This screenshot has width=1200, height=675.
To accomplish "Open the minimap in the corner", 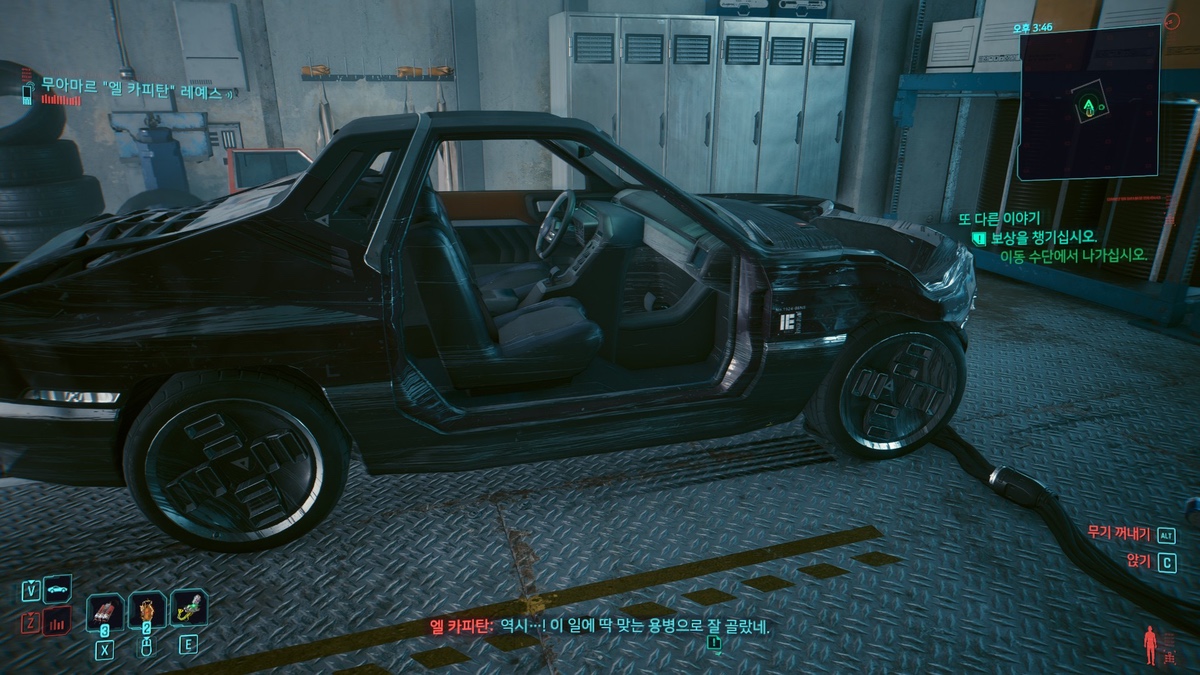I will click(1089, 102).
